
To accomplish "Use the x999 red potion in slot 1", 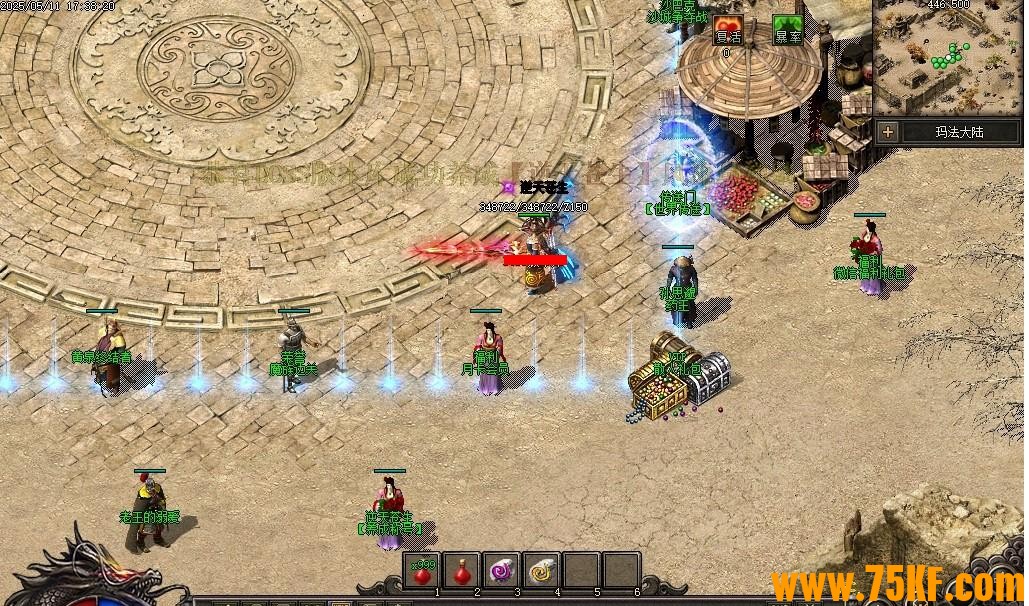I will coord(422,572).
